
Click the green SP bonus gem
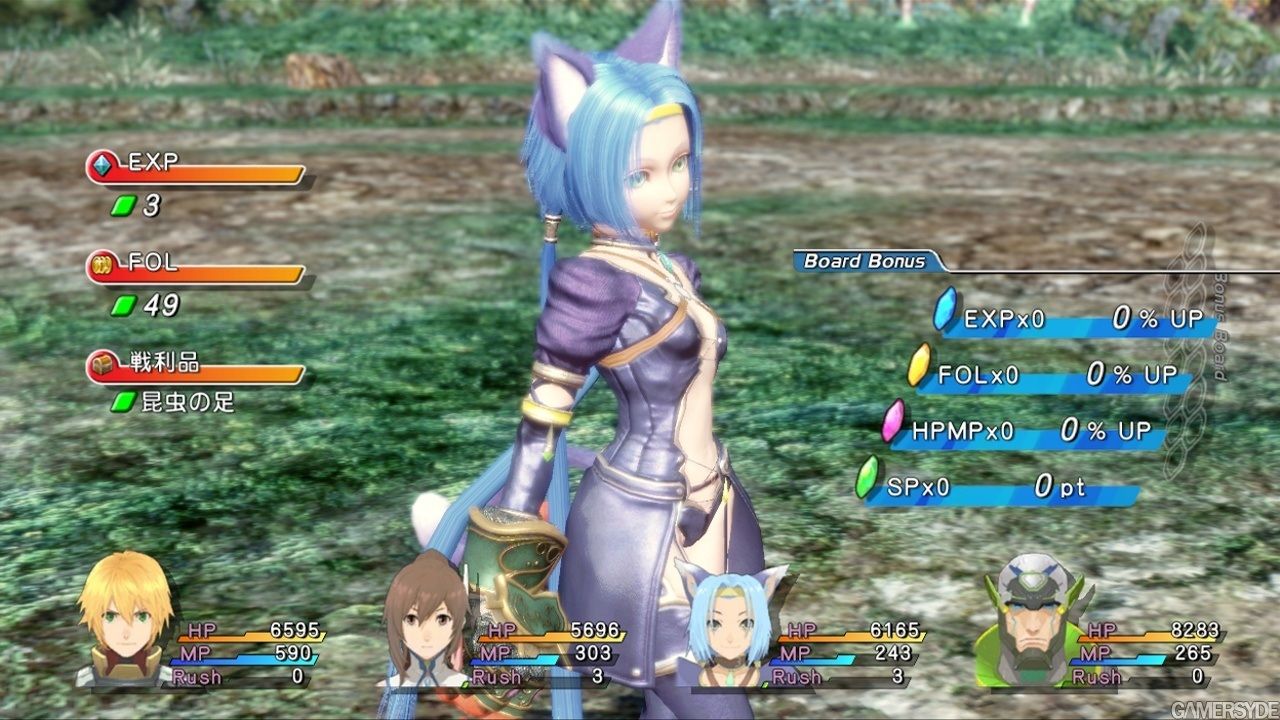tap(867, 479)
